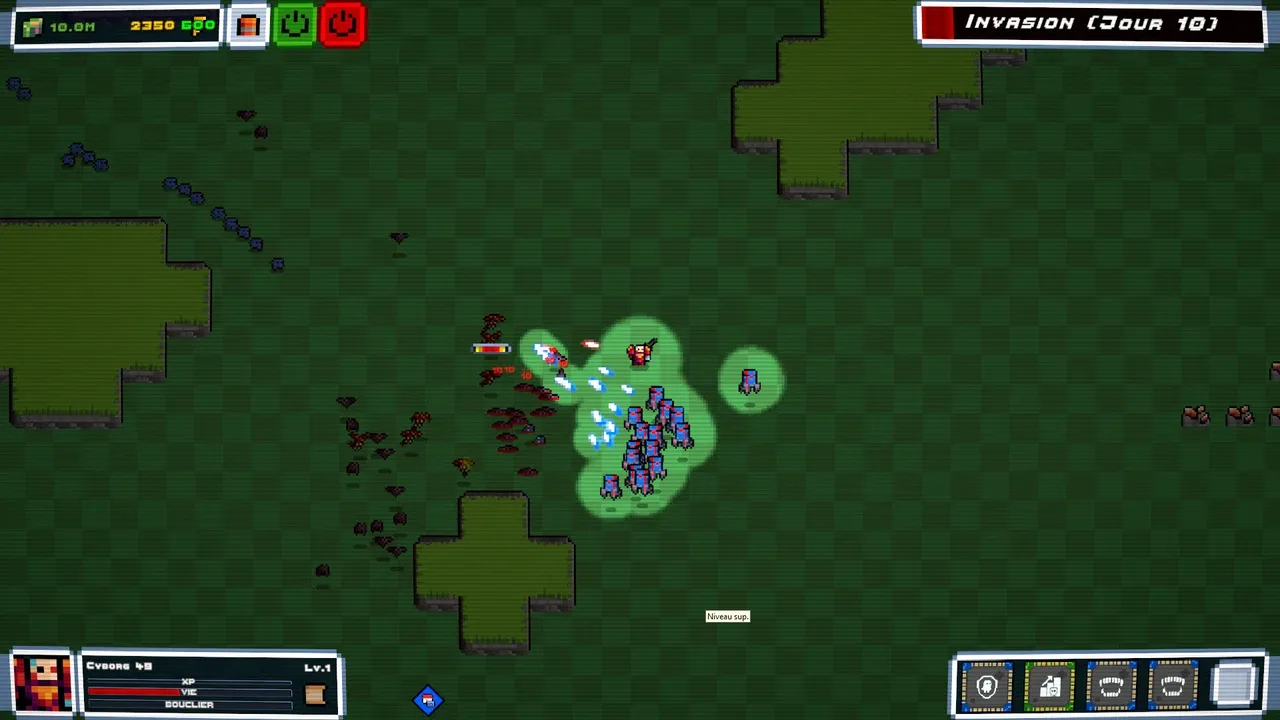Viewport: 1280px width, 720px height.
Task: Click the red power button
Action: point(342,25)
